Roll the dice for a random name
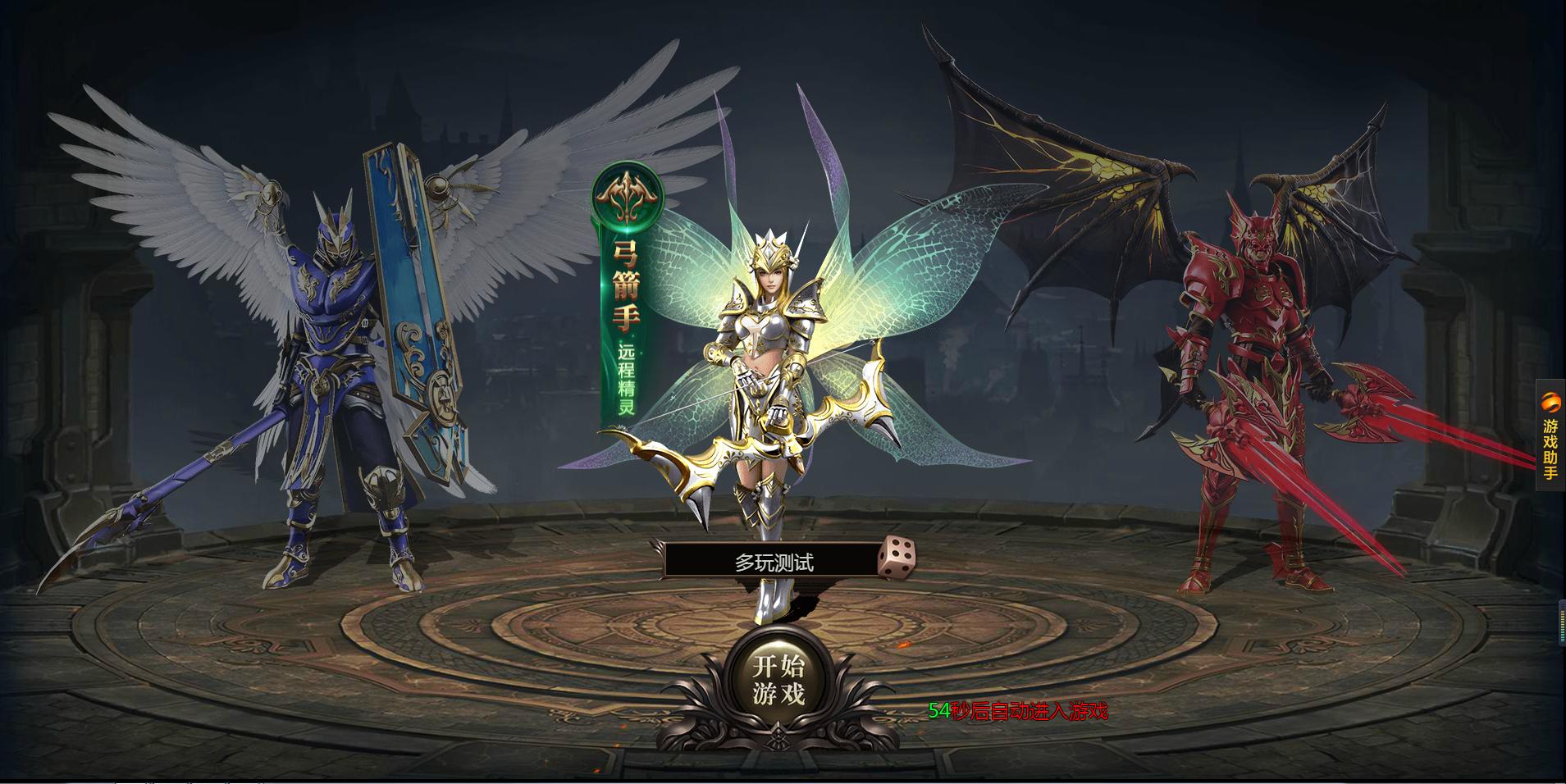The image size is (1566, 784). click(x=897, y=558)
